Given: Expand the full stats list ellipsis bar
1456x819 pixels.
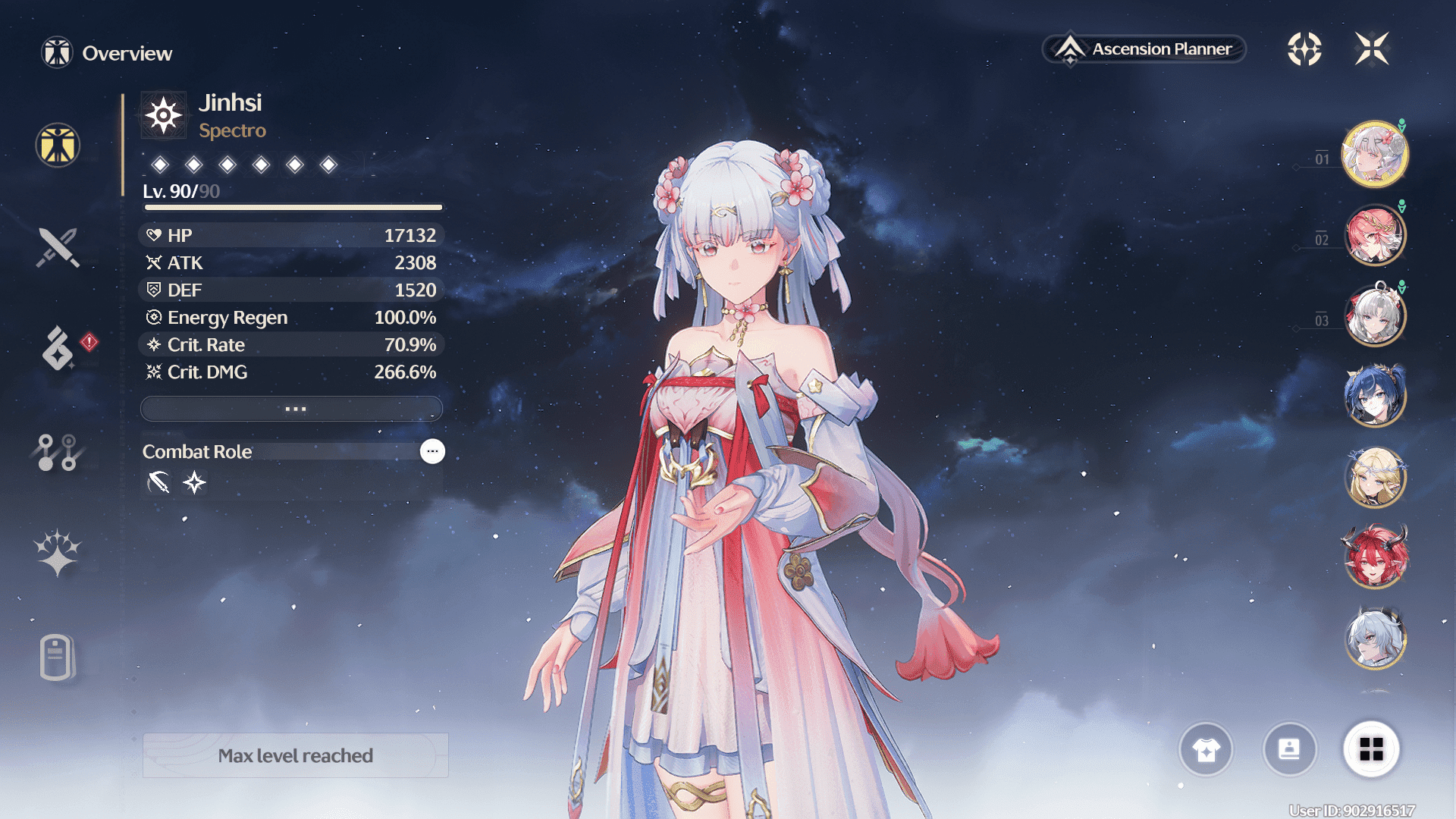Looking at the screenshot, I should tap(292, 409).
